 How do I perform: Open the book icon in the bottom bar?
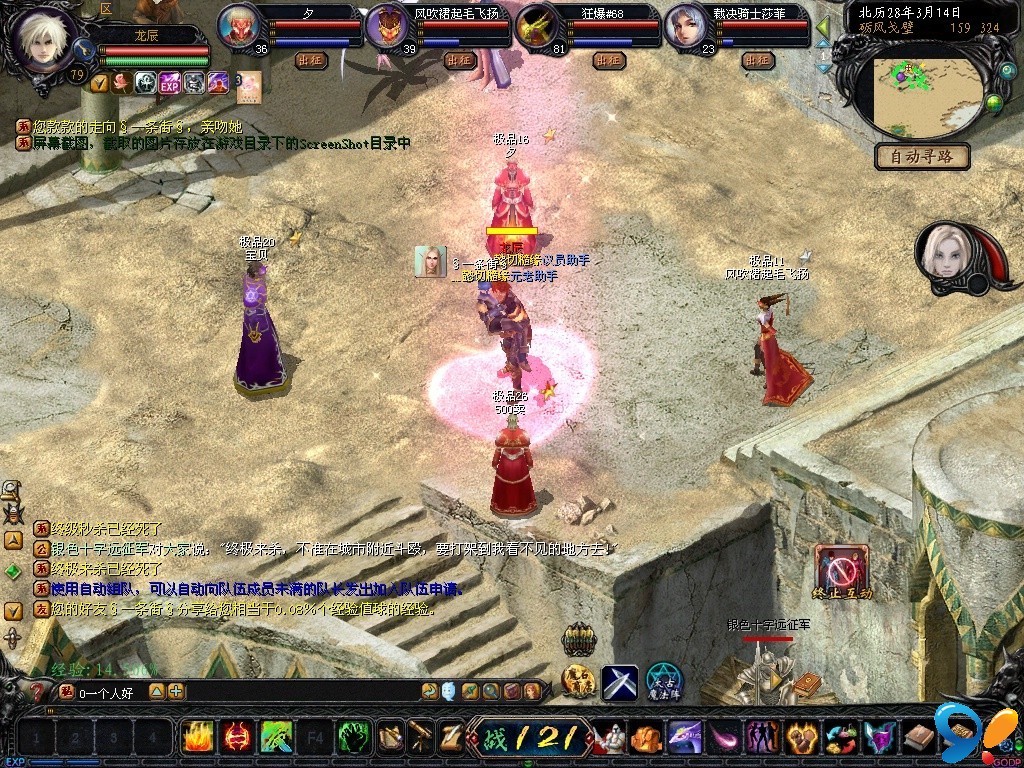(919, 738)
